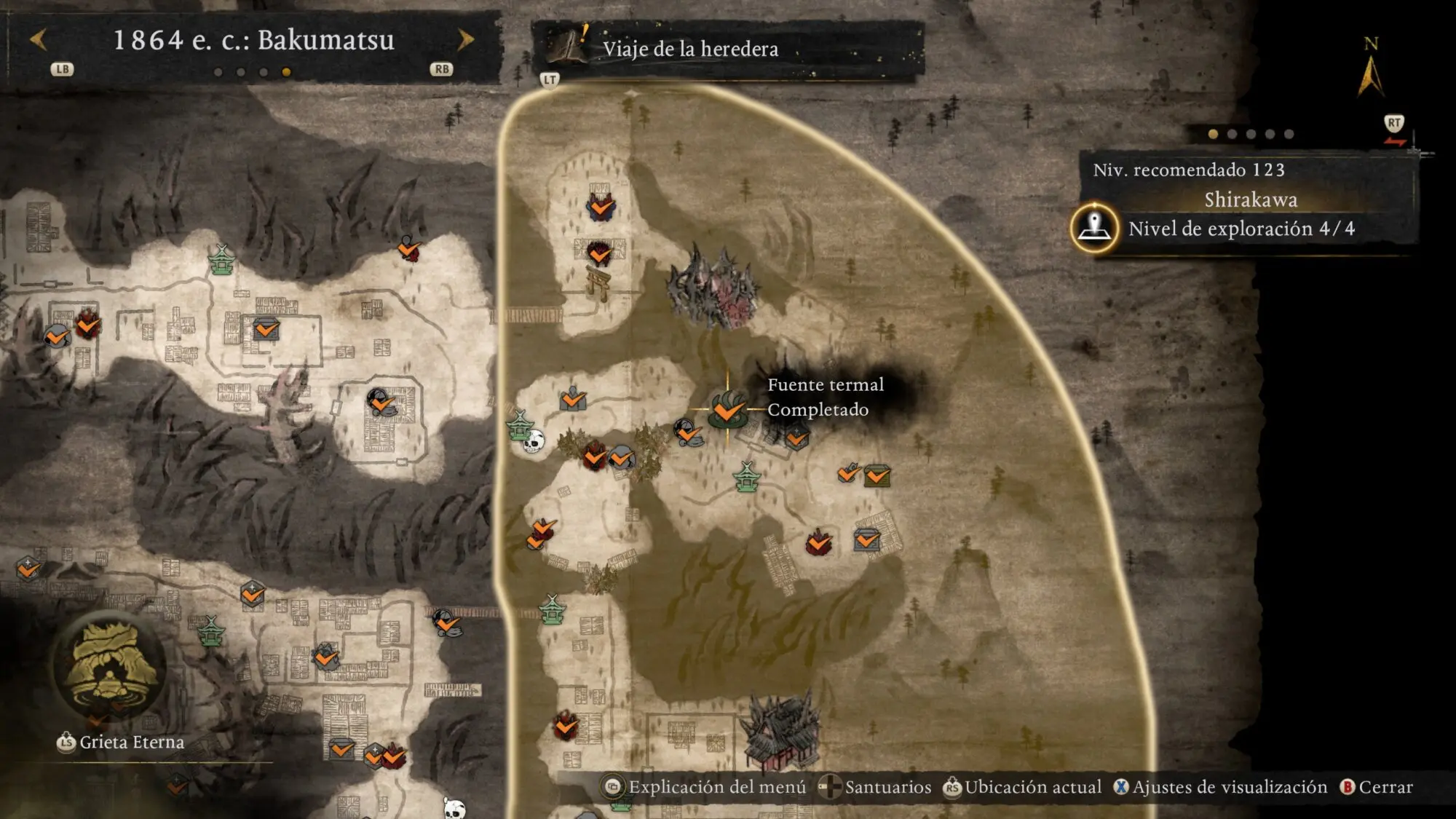The image size is (1456, 819).
Task: Open the Grieta Eterna emblem
Action: pyautogui.click(x=111, y=668)
